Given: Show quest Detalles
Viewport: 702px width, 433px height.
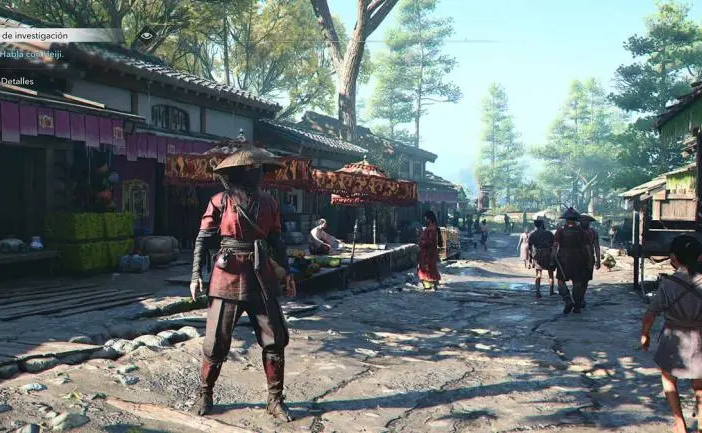Looking at the screenshot, I should pos(17,81).
